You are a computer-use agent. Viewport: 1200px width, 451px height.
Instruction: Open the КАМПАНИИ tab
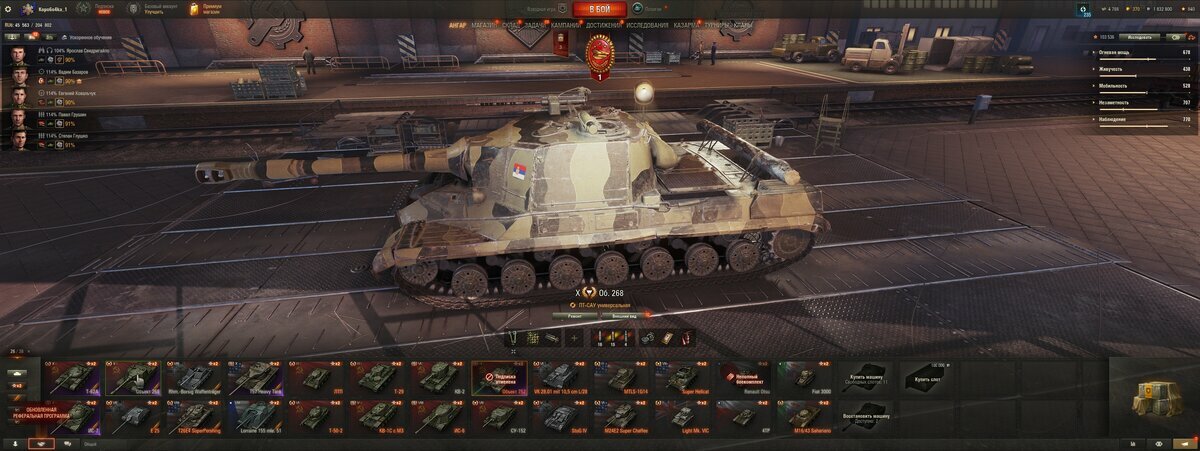(x=566, y=24)
